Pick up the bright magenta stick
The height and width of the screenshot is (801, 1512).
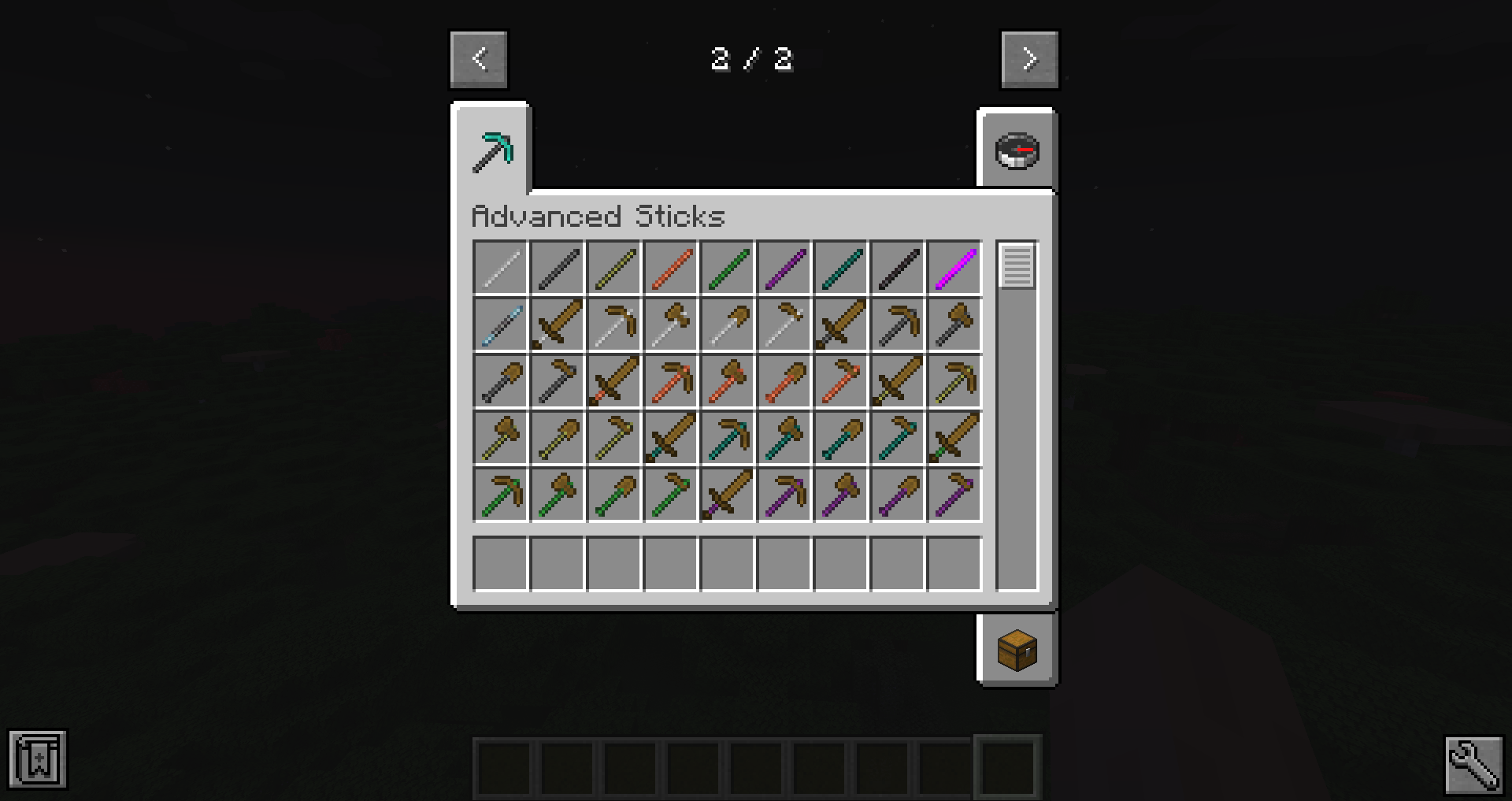pyautogui.click(x=954, y=268)
